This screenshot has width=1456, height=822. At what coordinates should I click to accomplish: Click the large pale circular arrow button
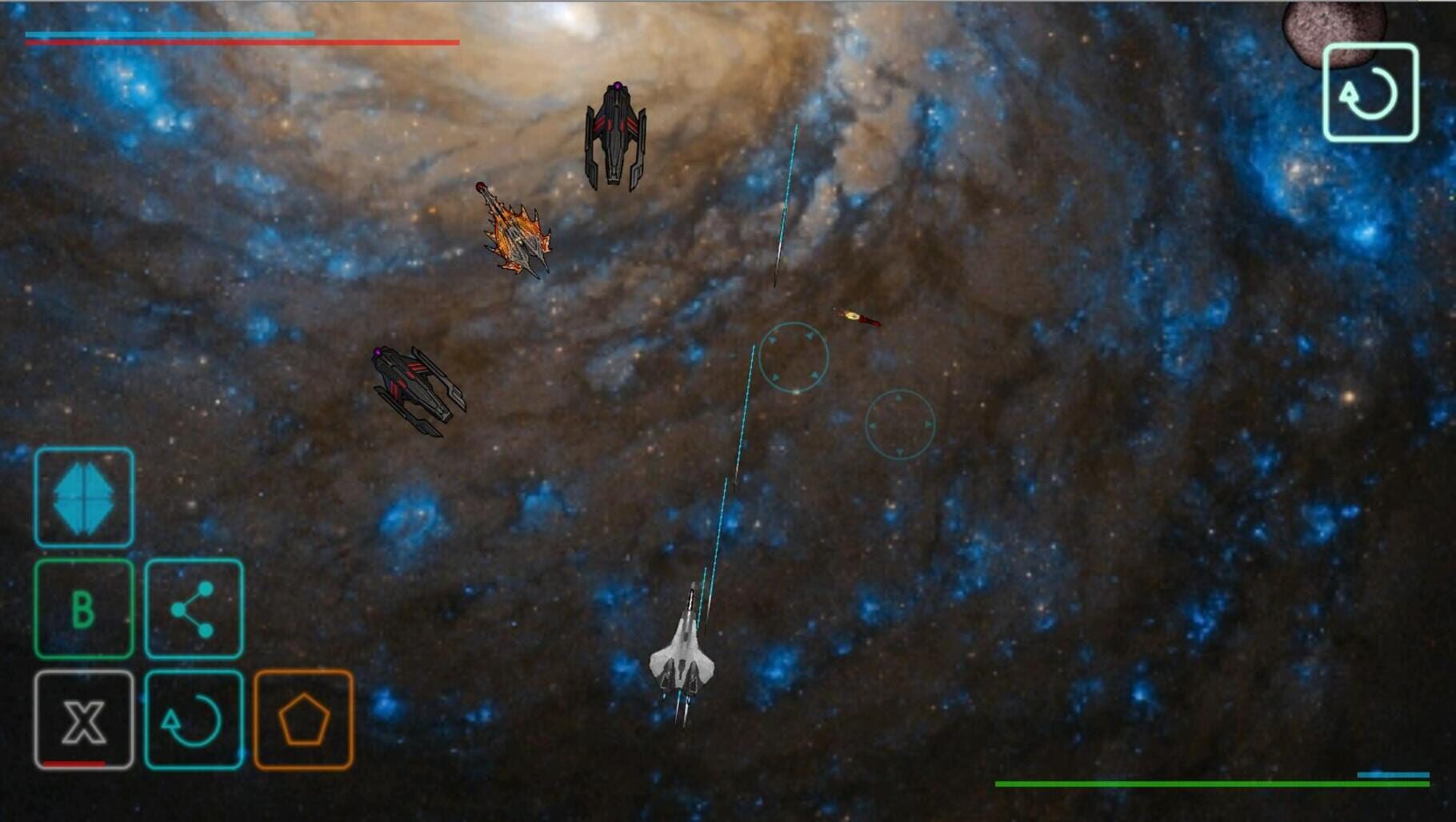coord(1370,93)
